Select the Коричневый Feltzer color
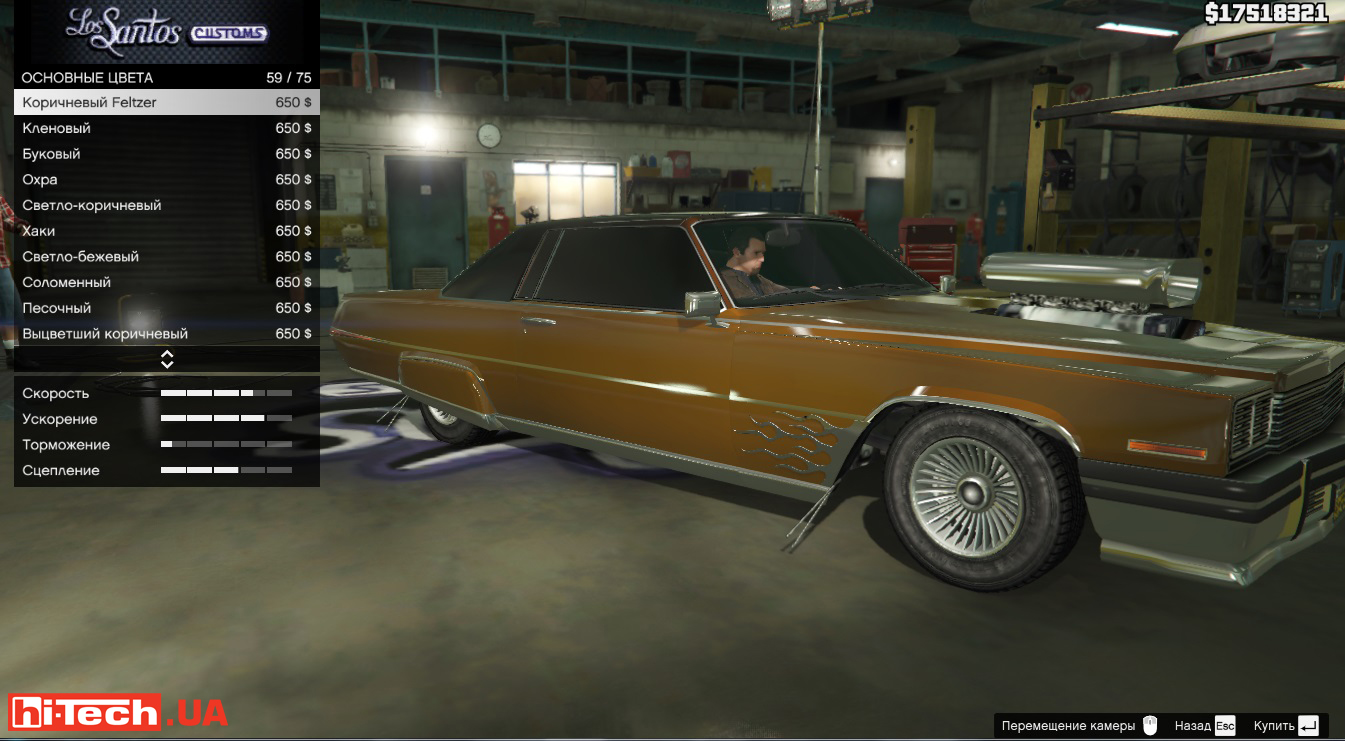 tap(167, 102)
